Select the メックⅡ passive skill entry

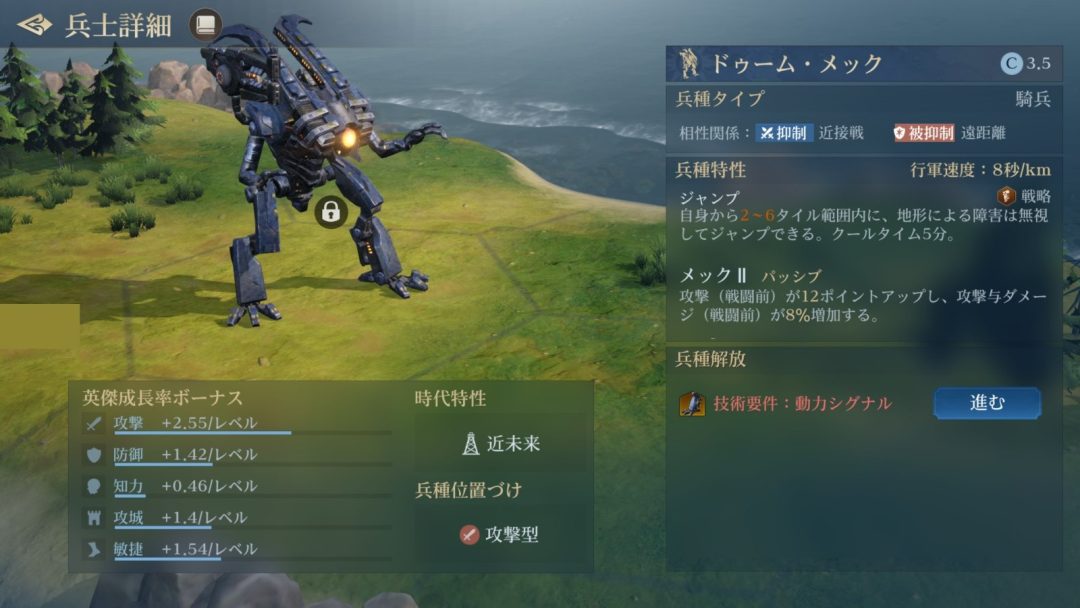[864, 295]
